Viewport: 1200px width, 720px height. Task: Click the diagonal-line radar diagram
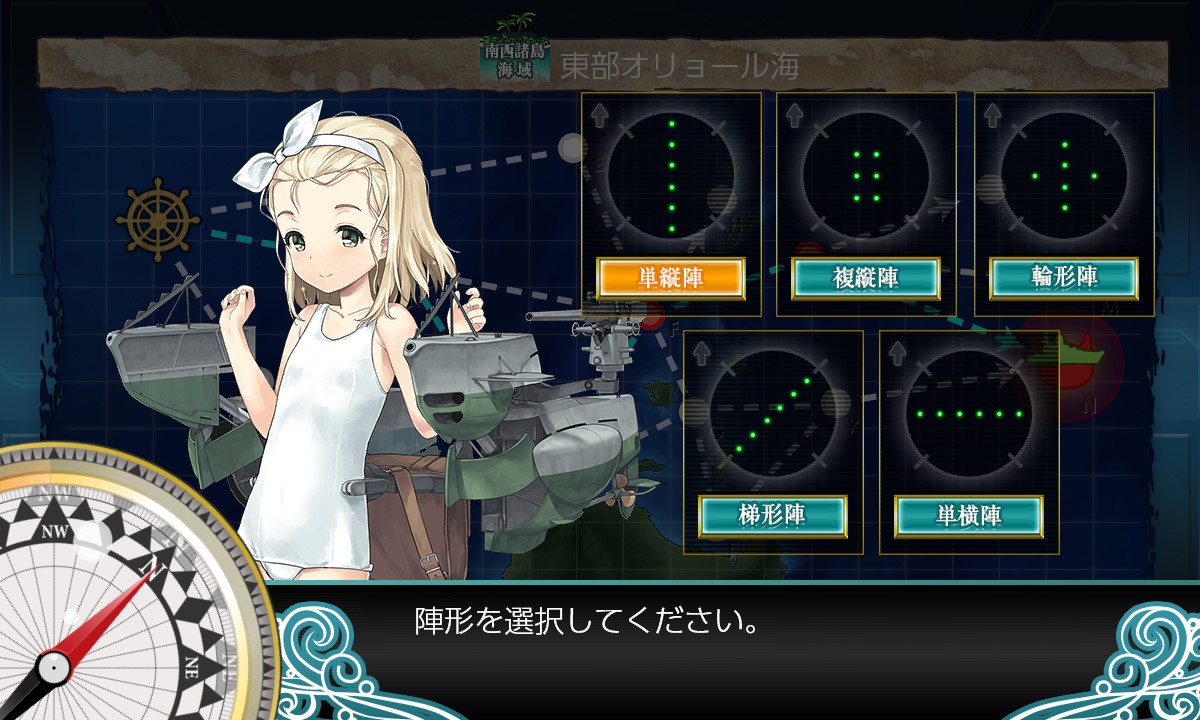click(772, 413)
